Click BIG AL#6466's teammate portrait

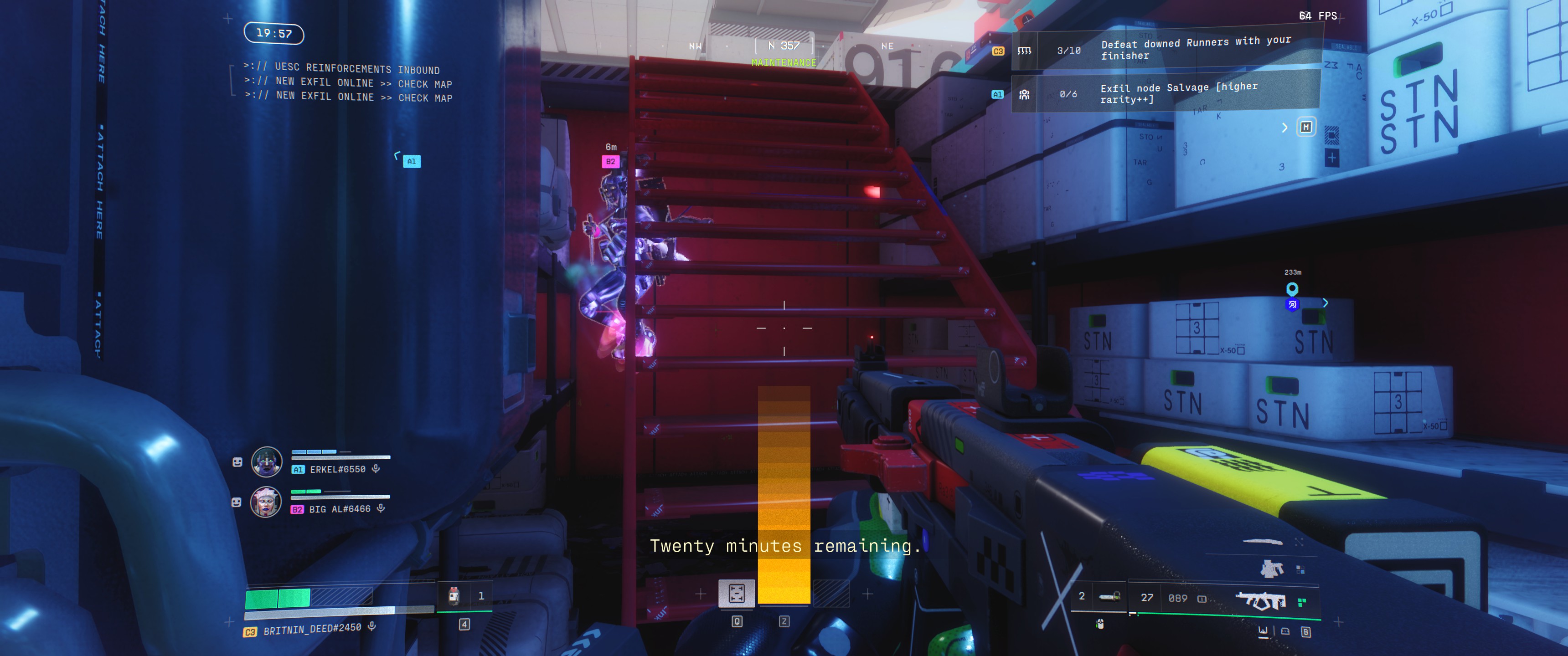266,502
